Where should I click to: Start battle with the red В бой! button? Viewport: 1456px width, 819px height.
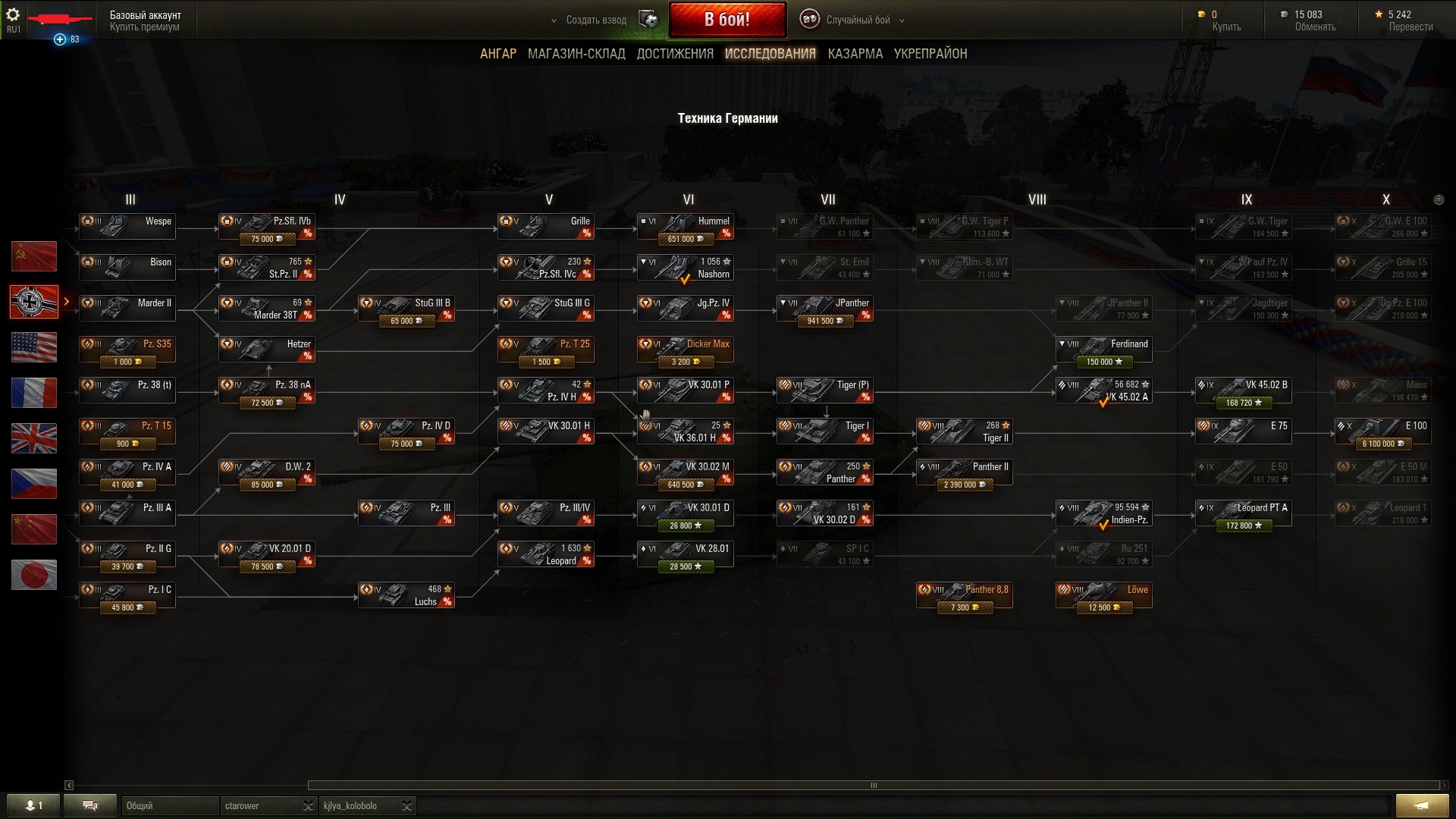pyautogui.click(x=726, y=20)
